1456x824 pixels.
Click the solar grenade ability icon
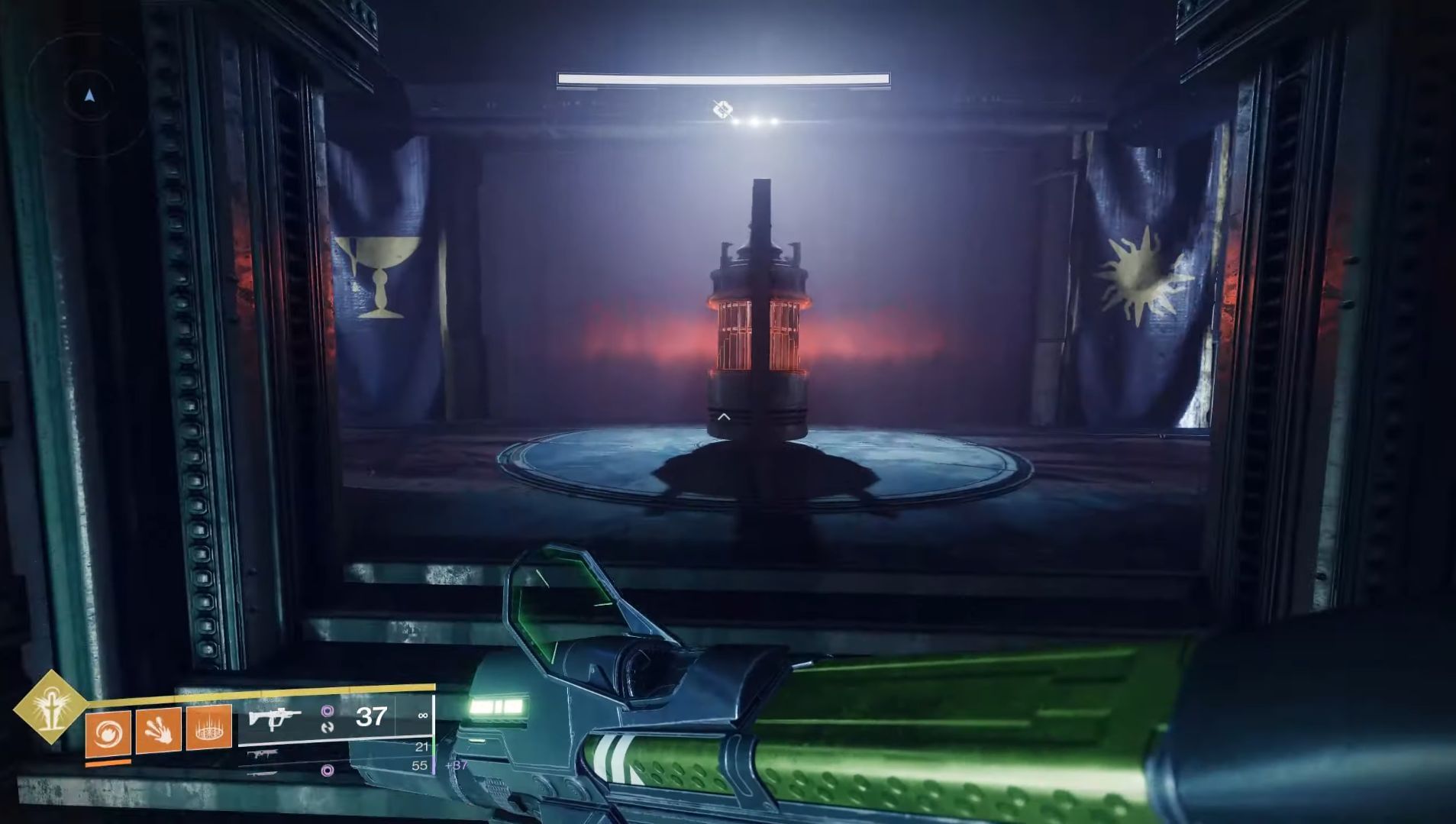click(108, 732)
